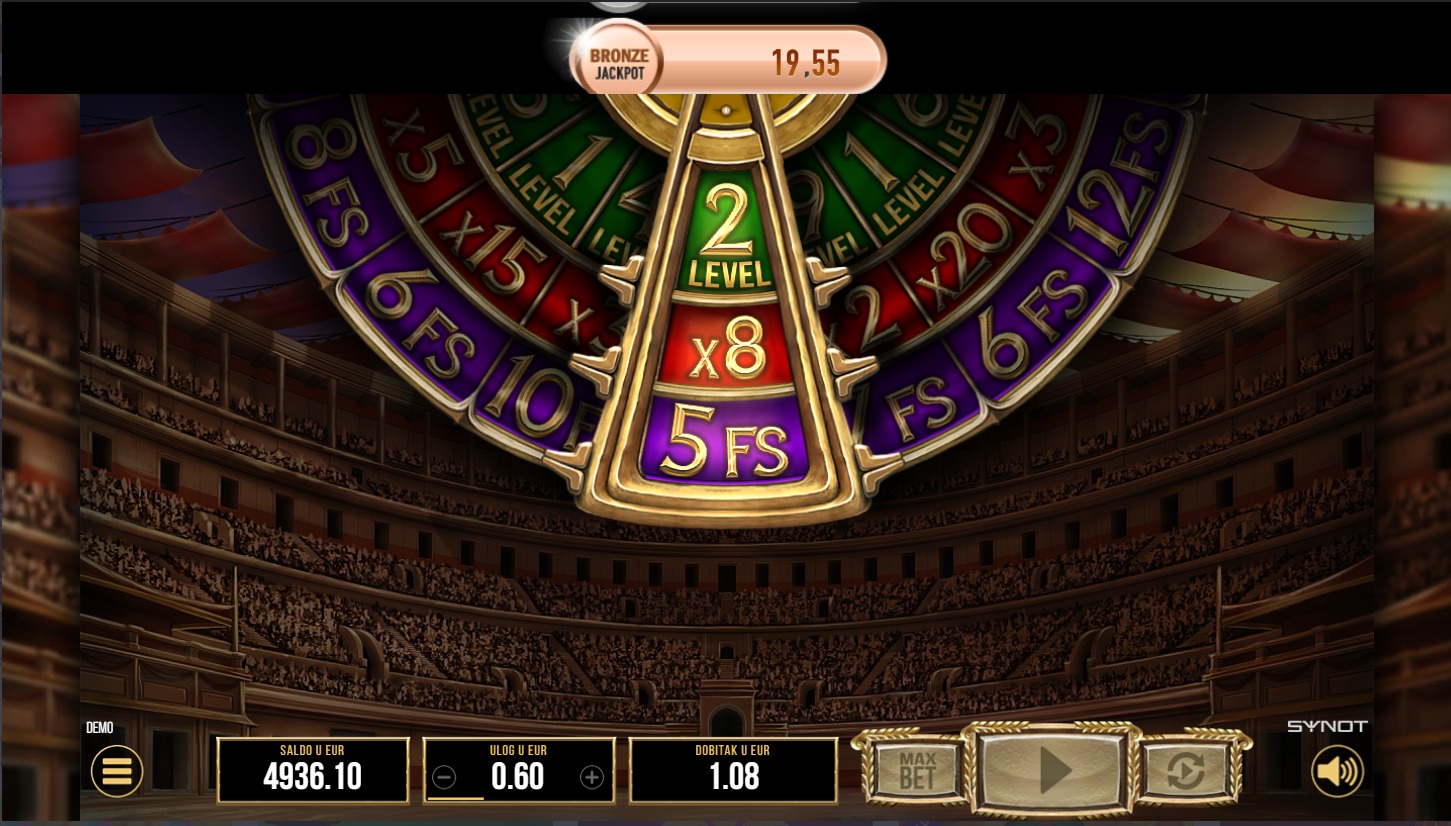Set the stake to Max Bet
The height and width of the screenshot is (826, 1451).
coord(916,770)
